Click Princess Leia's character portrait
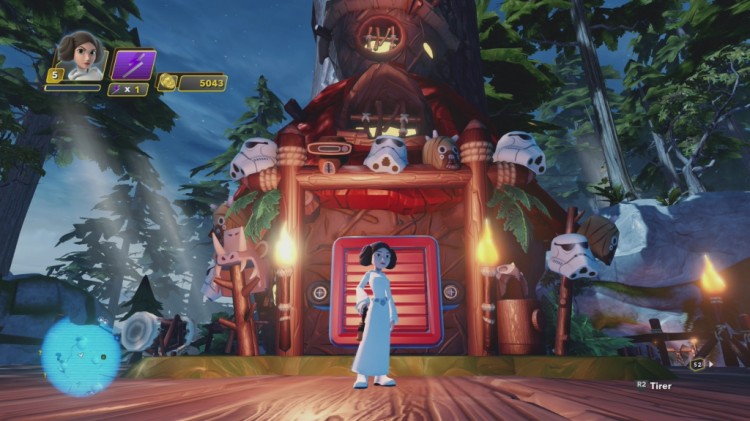This screenshot has width=750, height=421. click(77, 54)
